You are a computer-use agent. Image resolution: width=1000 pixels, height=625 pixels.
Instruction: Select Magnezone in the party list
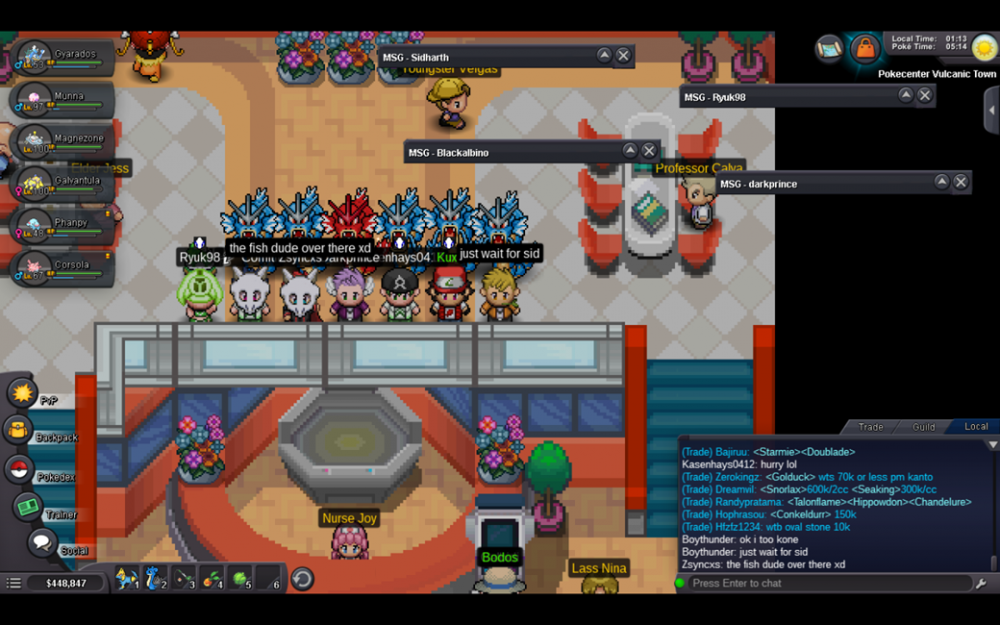pyautogui.click(x=60, y=141)
